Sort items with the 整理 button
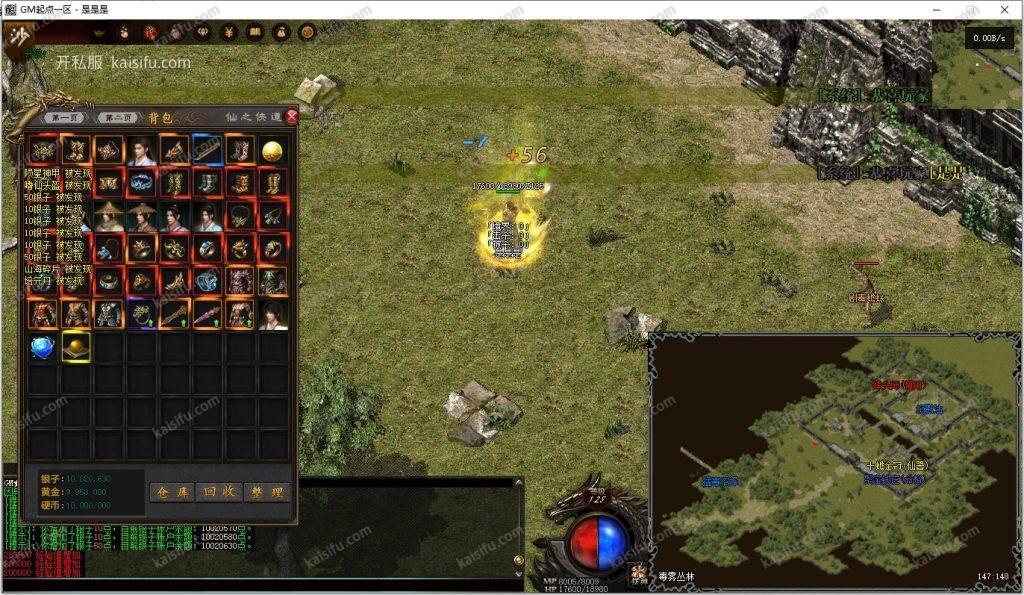This screenshot has height=595, width=1024. 266,492
